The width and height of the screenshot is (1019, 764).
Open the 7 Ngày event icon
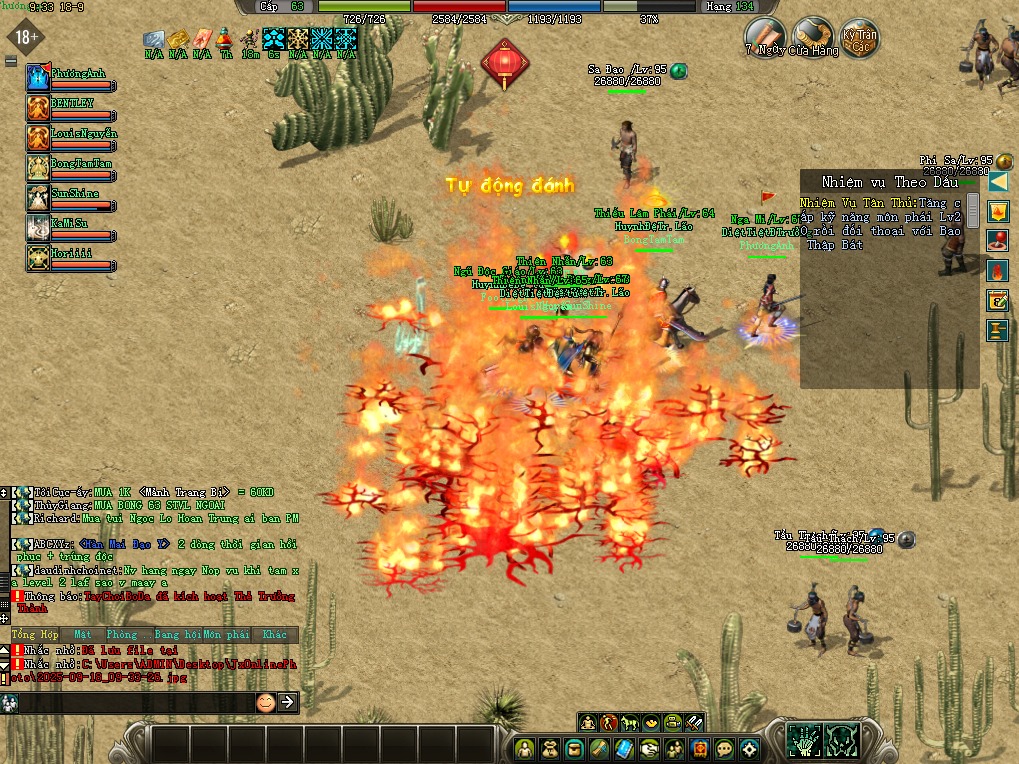pos(763,36)
